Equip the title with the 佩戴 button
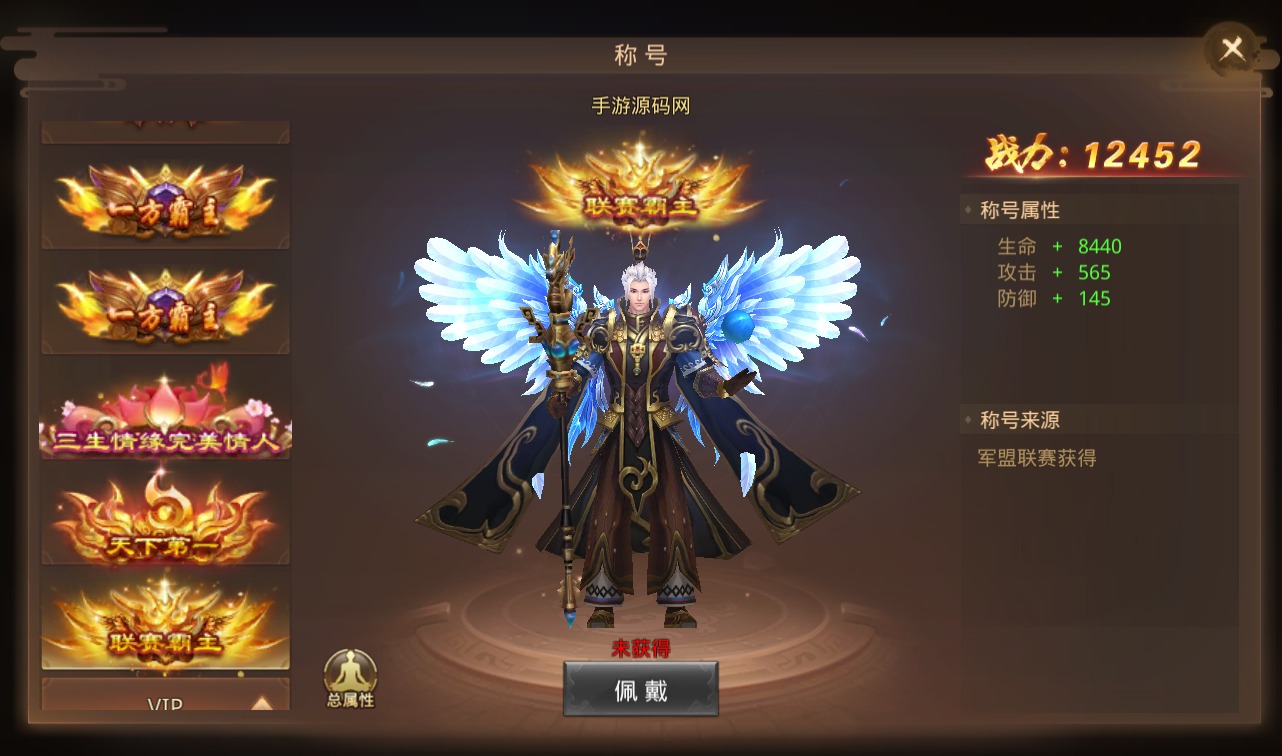 click(x=640, y=689)
